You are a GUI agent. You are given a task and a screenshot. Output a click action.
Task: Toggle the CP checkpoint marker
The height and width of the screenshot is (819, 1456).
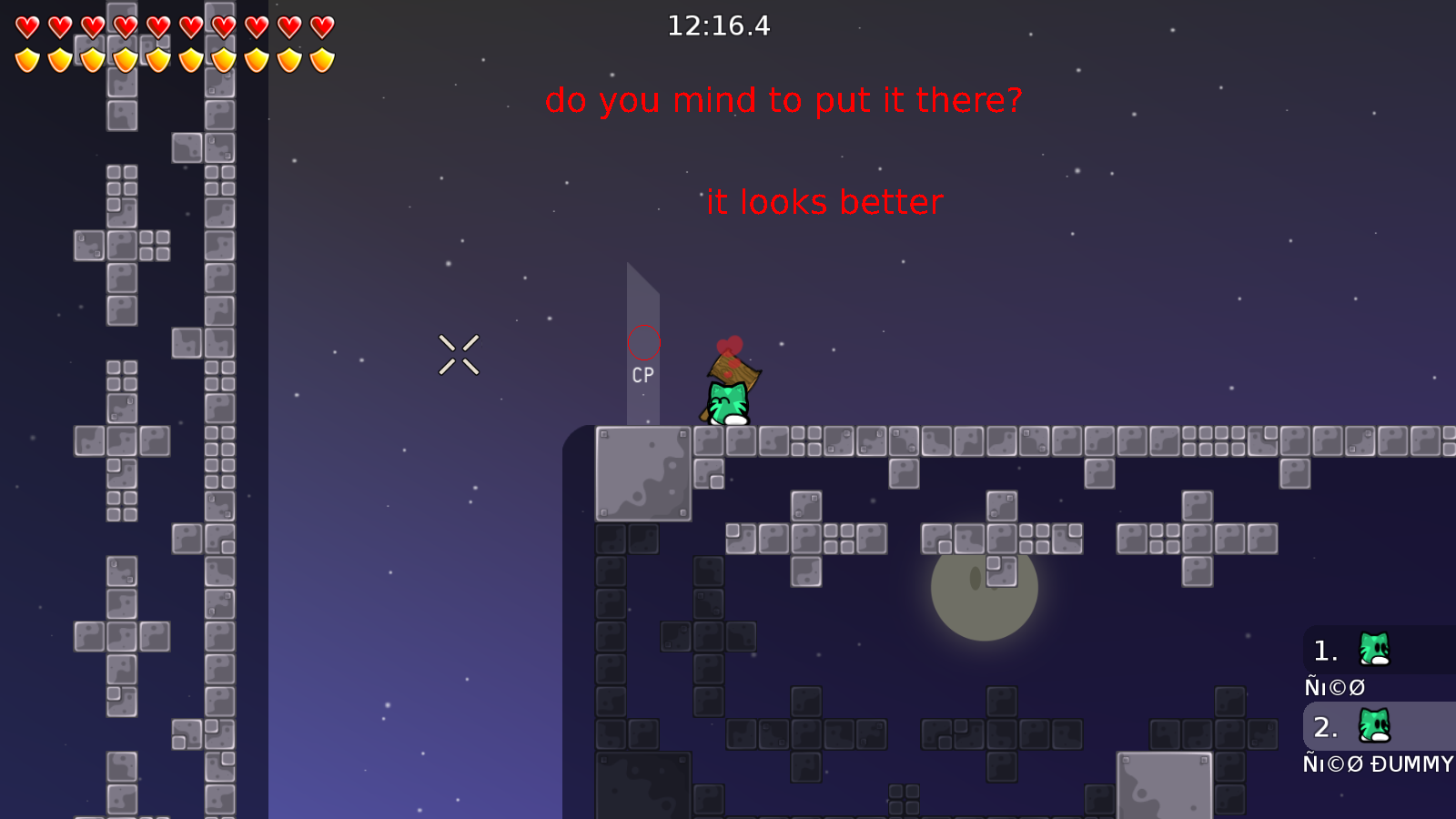642,373
